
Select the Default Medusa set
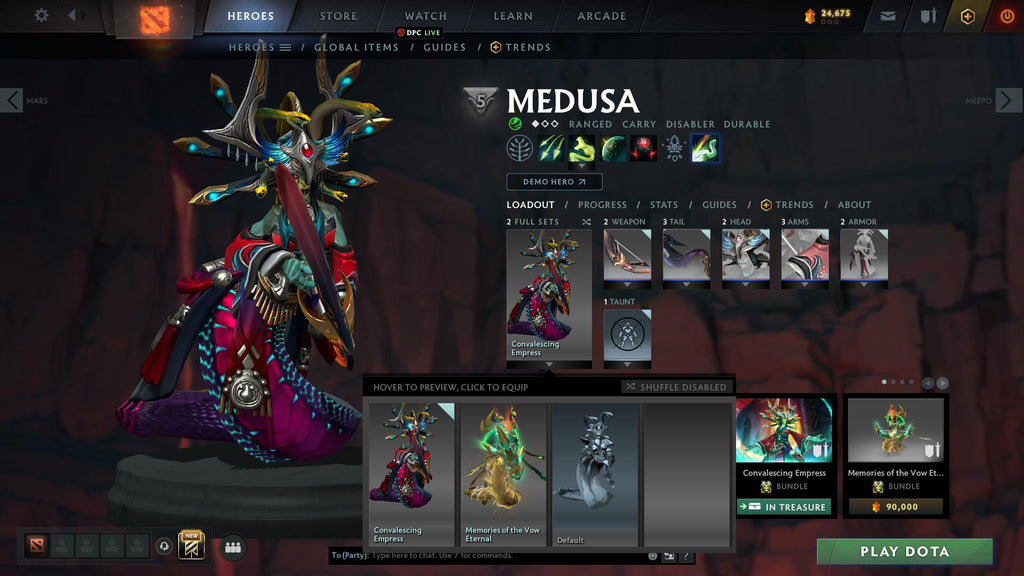pos(595,474)
